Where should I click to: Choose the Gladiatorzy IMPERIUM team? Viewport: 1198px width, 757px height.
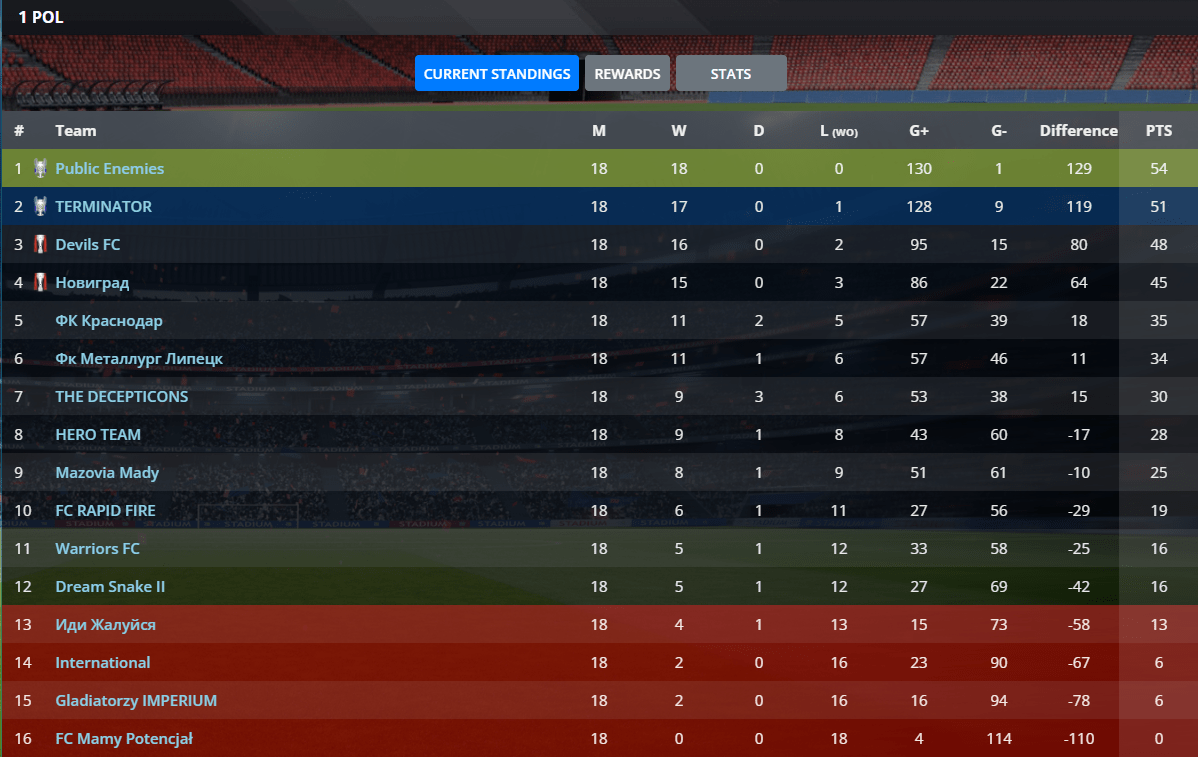point(136,701)
